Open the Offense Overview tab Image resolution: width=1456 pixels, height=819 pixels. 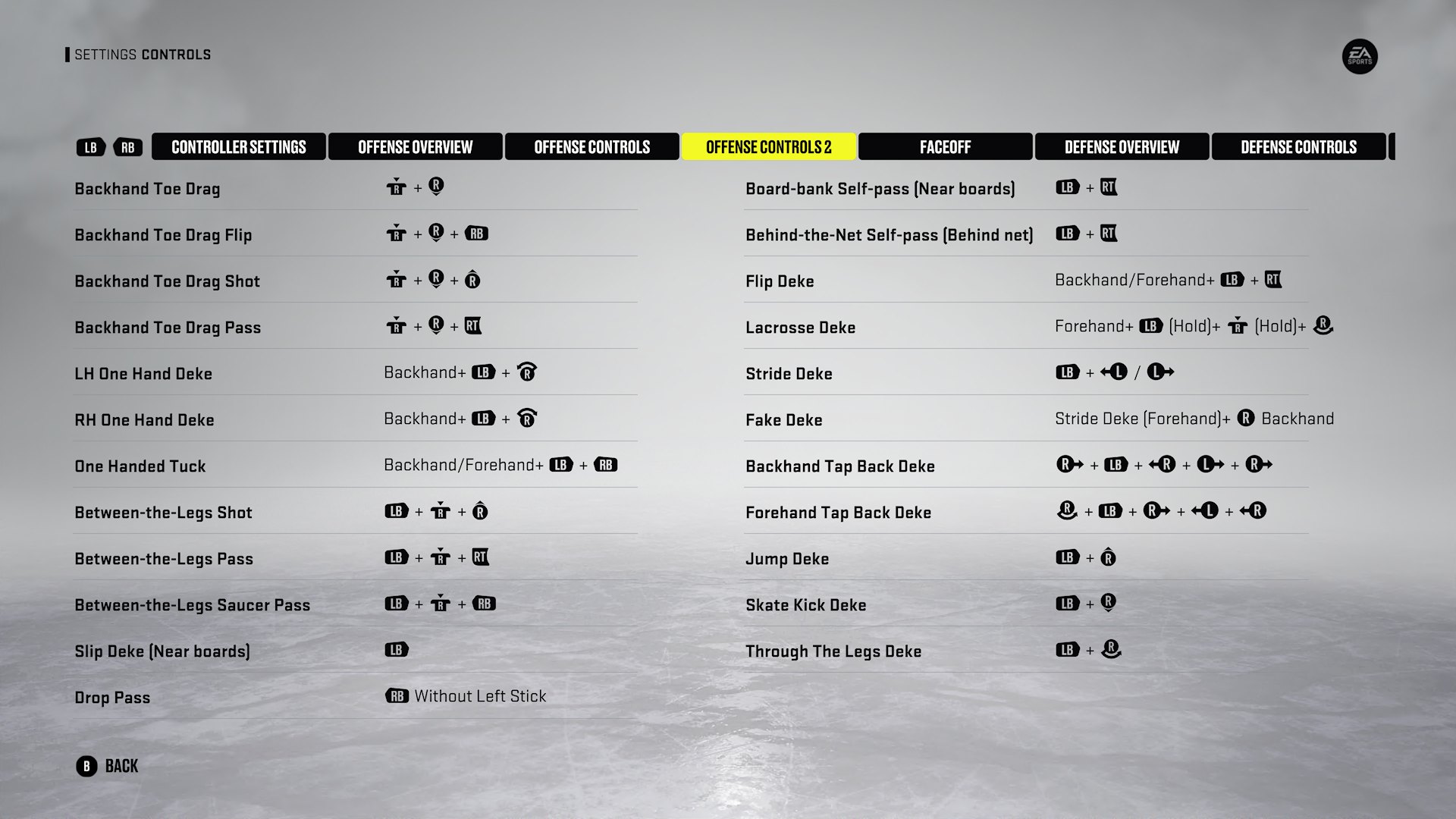point(415,147)
